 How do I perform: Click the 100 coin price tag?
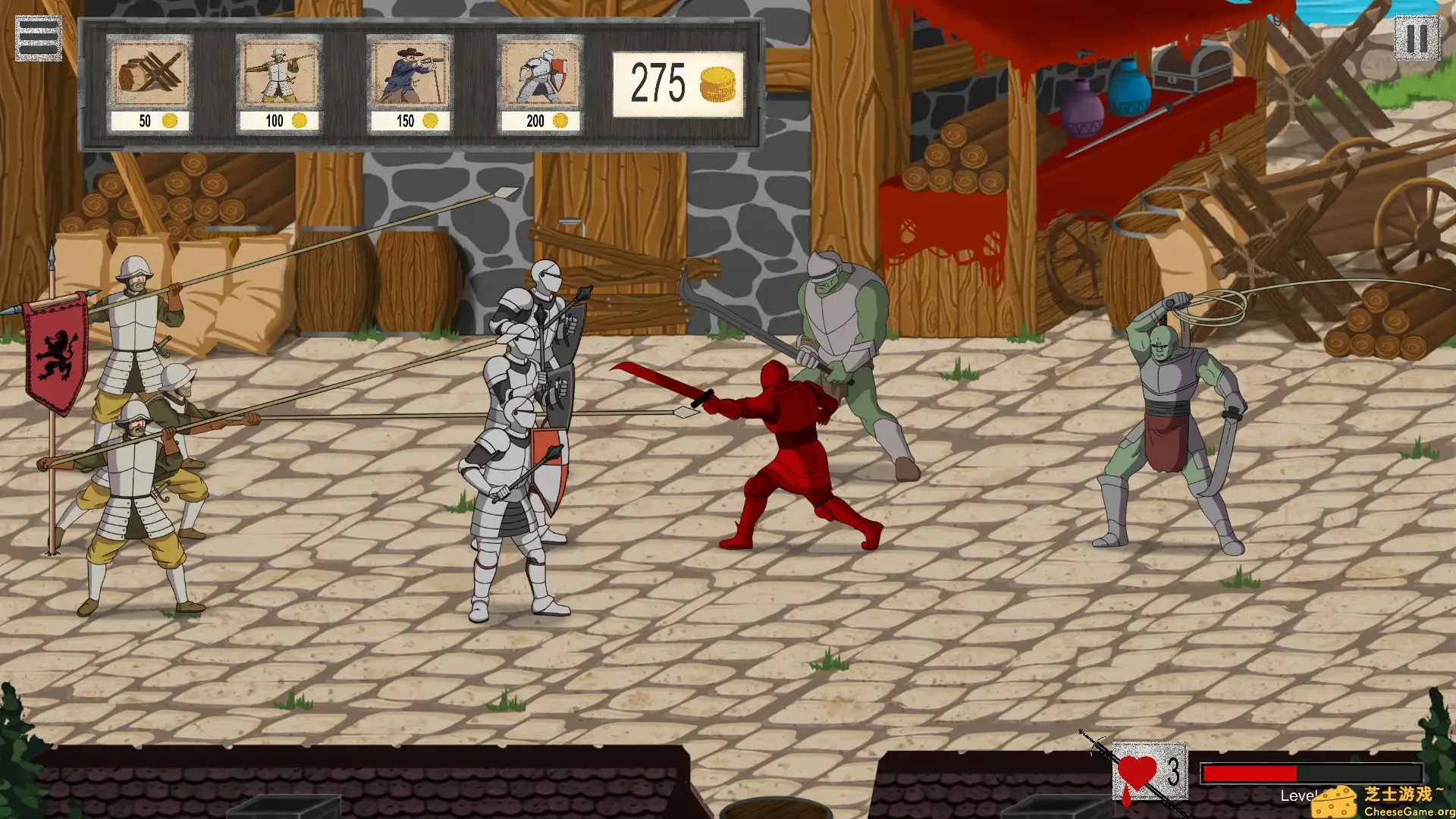[280, 120]
